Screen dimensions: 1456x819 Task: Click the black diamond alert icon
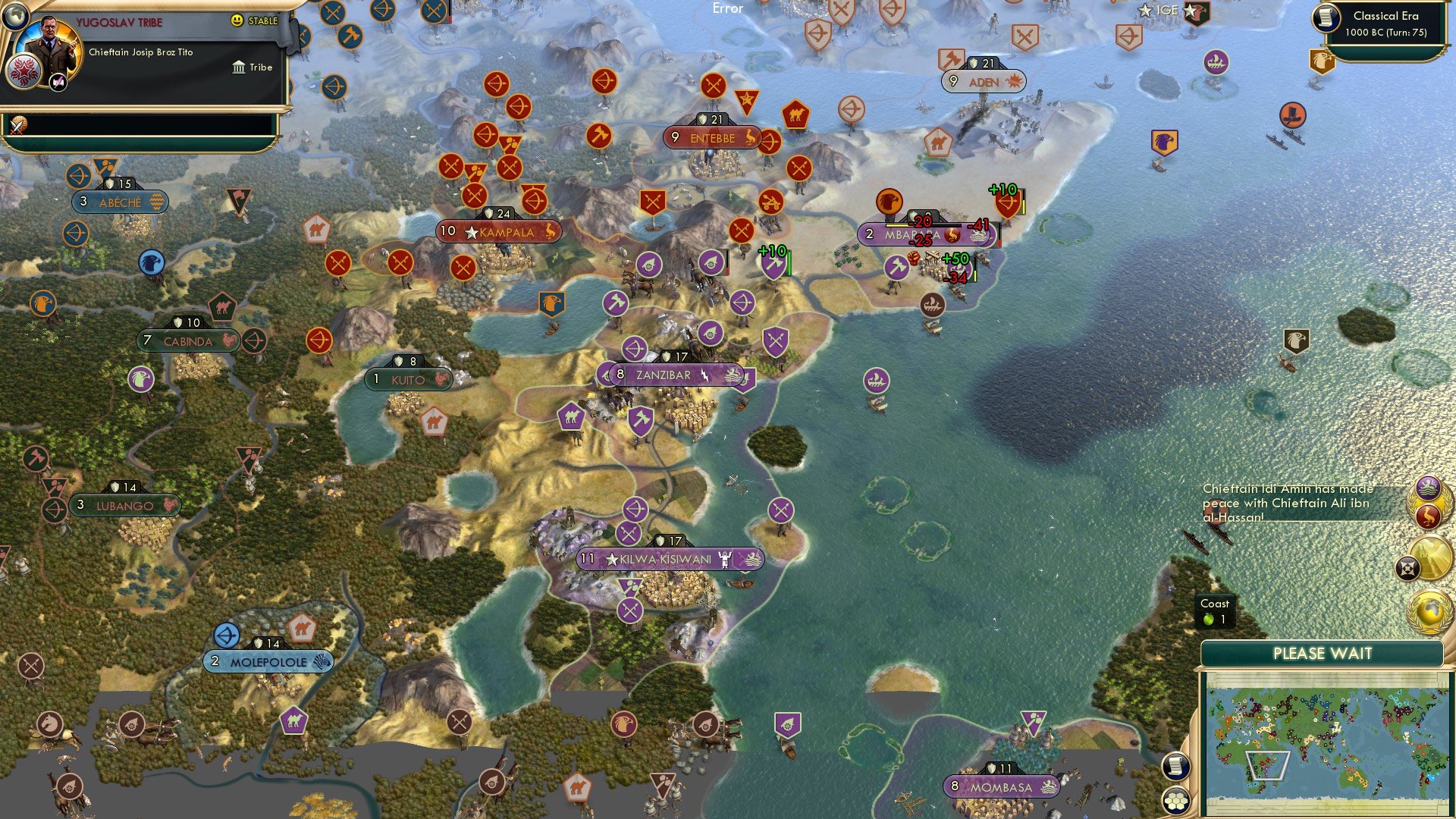tap(1407, 566)
